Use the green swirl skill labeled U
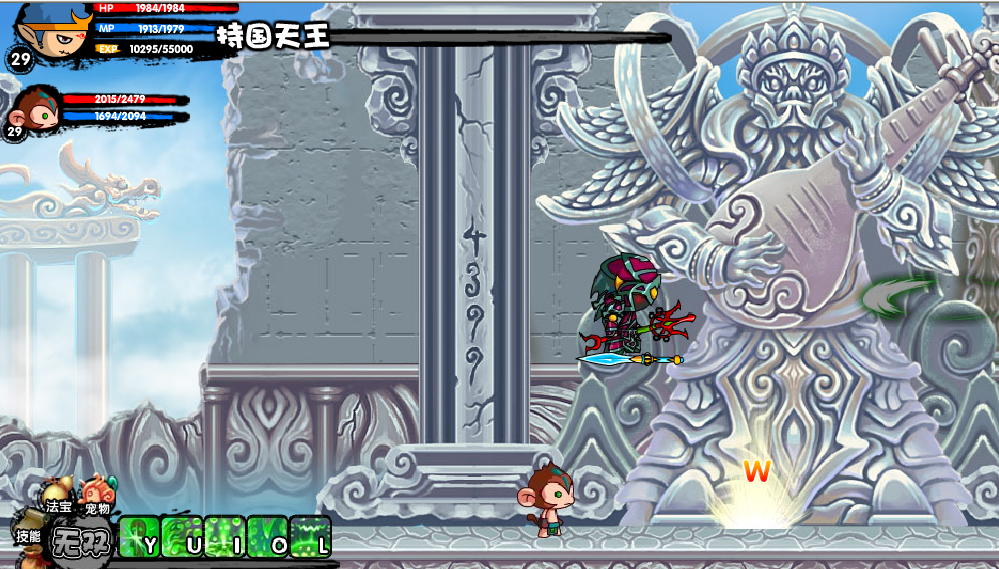The height and width of the screenshot is (569, 999). click(x=182, y=536)
